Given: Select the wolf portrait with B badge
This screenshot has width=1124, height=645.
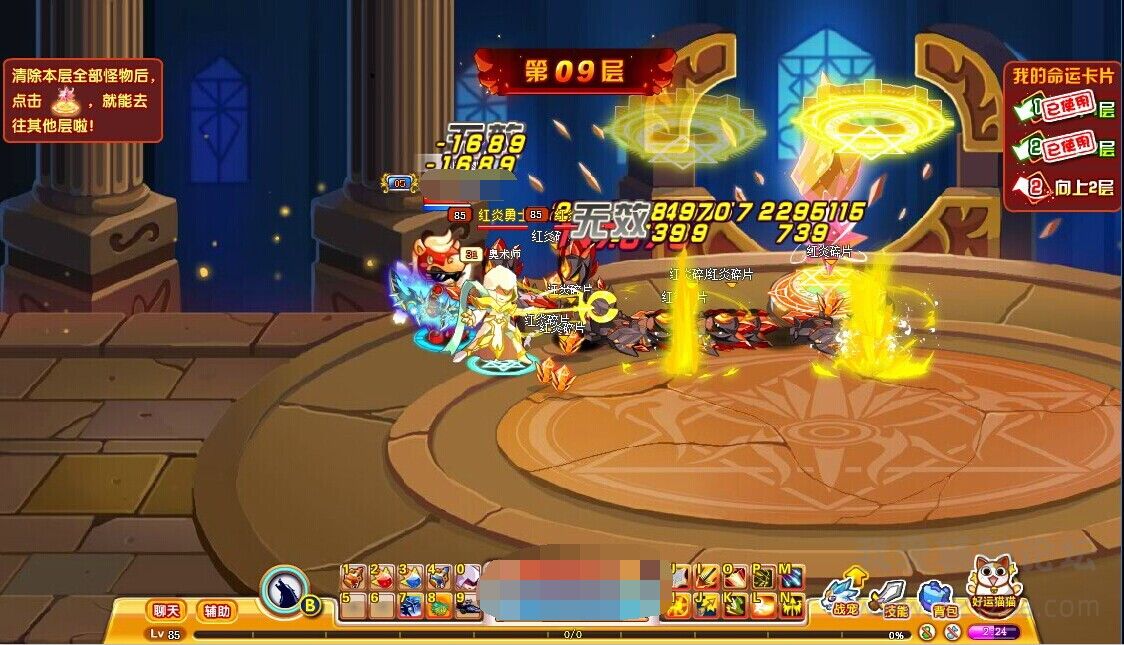Looking at the screenshot, I should coord(288,590).
